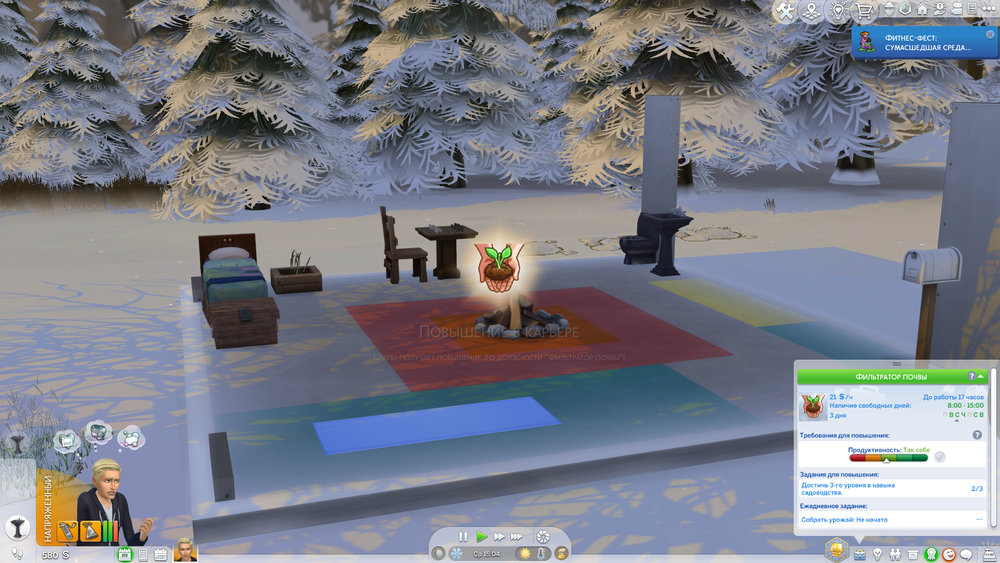
Task: Open daily task options for Собрать урожай
Action: click(x=979, y=520)
